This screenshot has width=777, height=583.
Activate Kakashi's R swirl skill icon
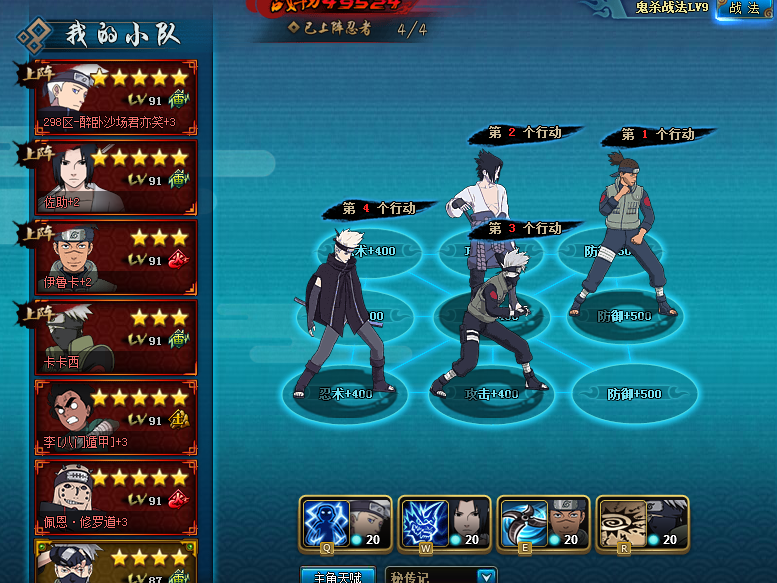coord(621,523)
